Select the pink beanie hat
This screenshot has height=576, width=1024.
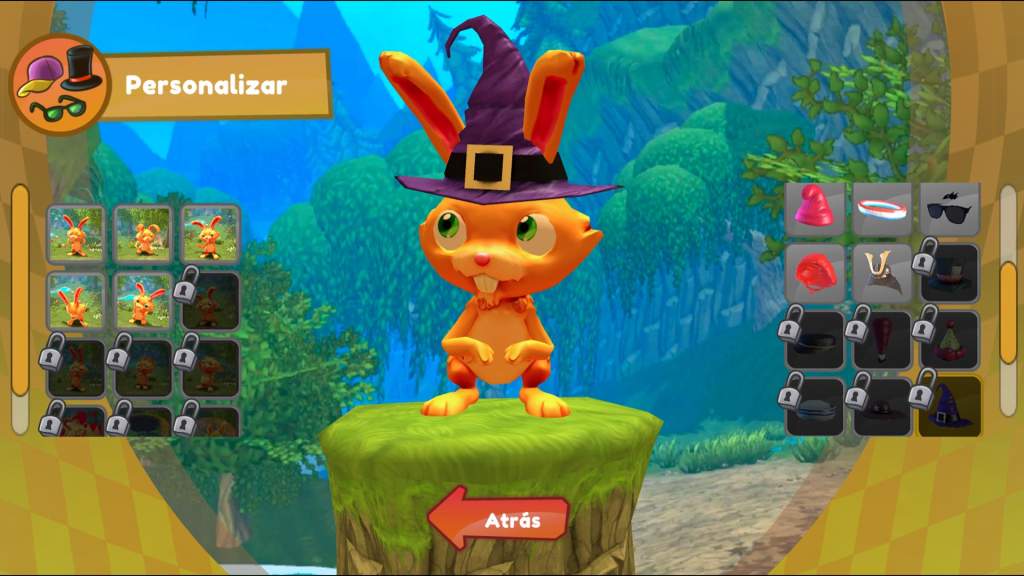[815, 208]
